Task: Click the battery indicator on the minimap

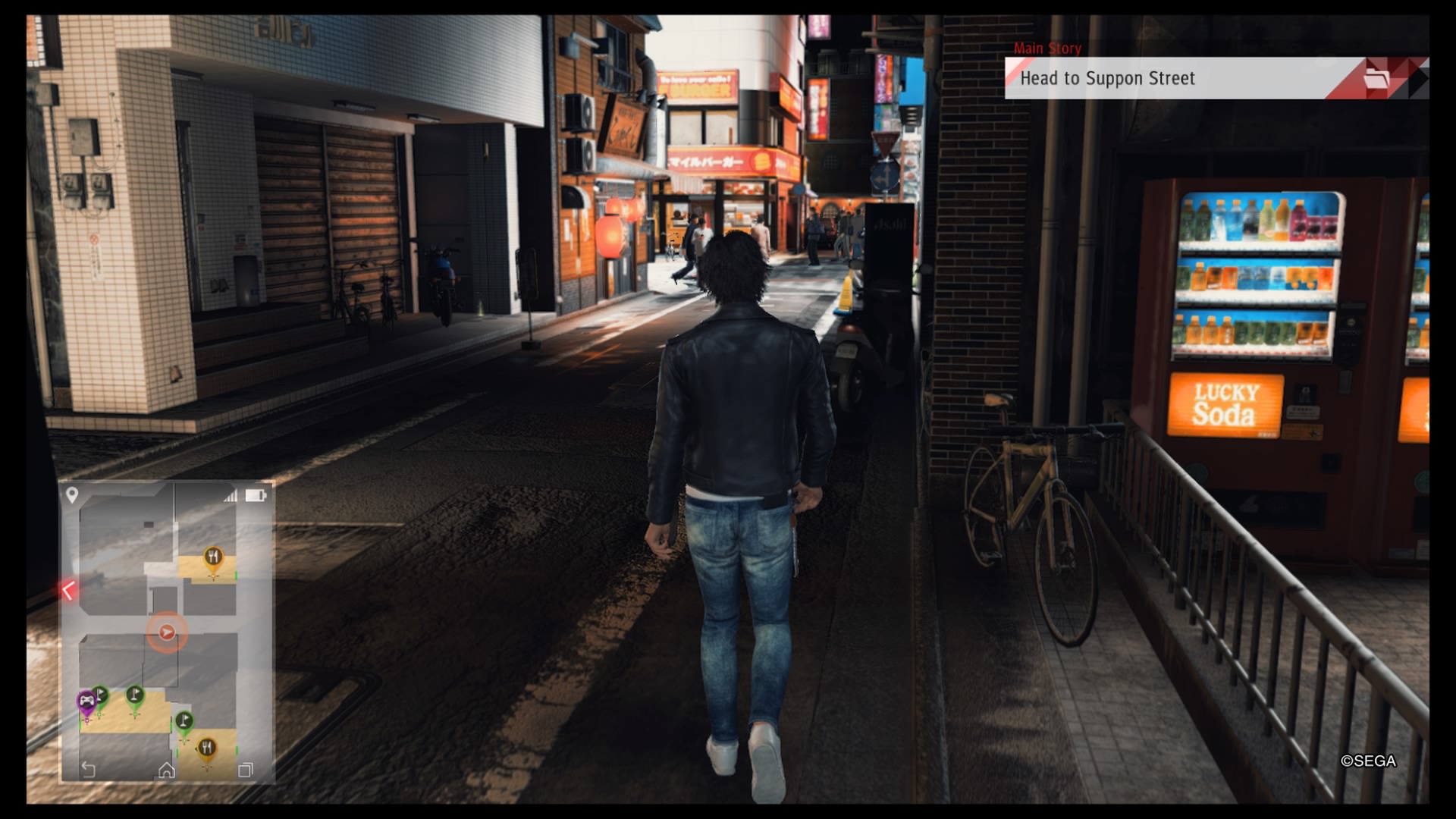Action: pyautogui.click(x=255, y=495)
